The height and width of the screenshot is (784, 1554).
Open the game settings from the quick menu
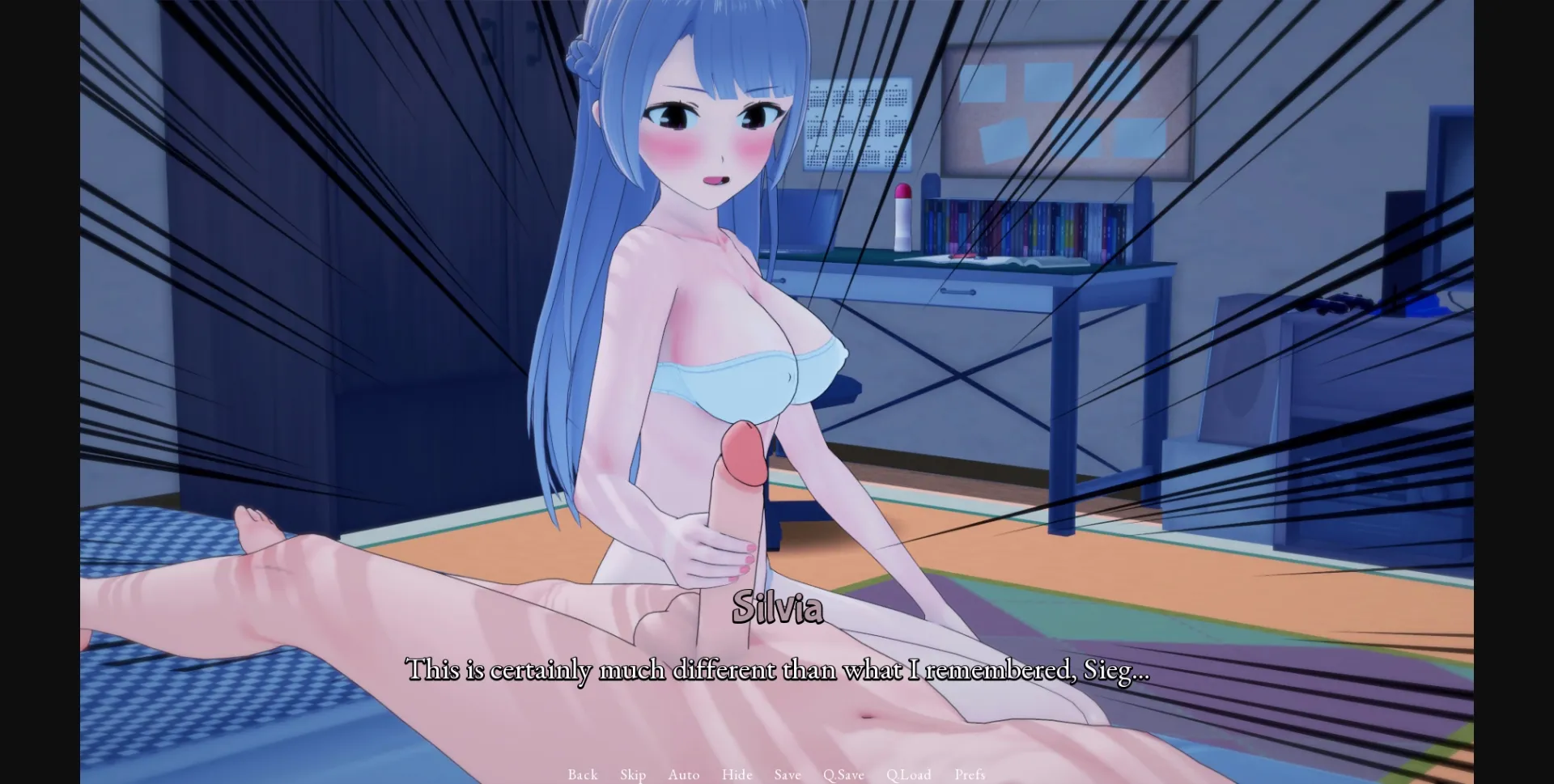(x=970, y=774)
